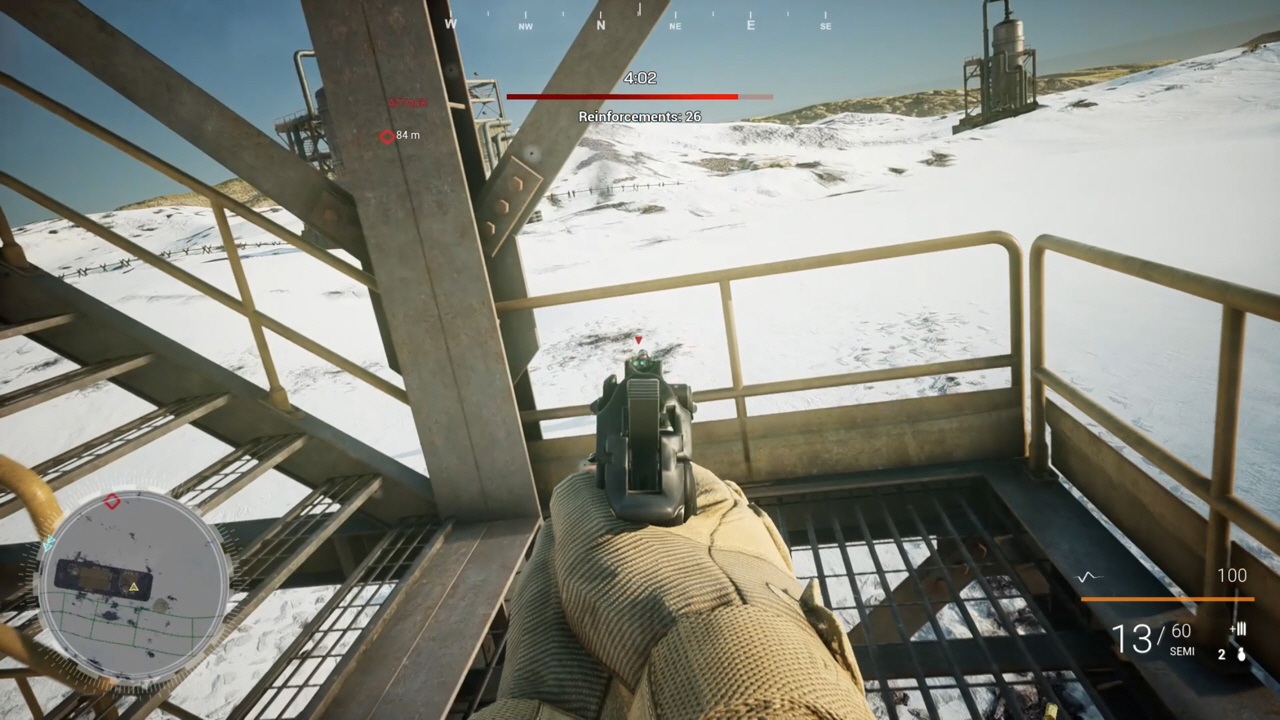The height and width of the screenshot is (720, 1280).
Task: Open the Reinforcements: 26 status bar details
Action: pos(639,116)
